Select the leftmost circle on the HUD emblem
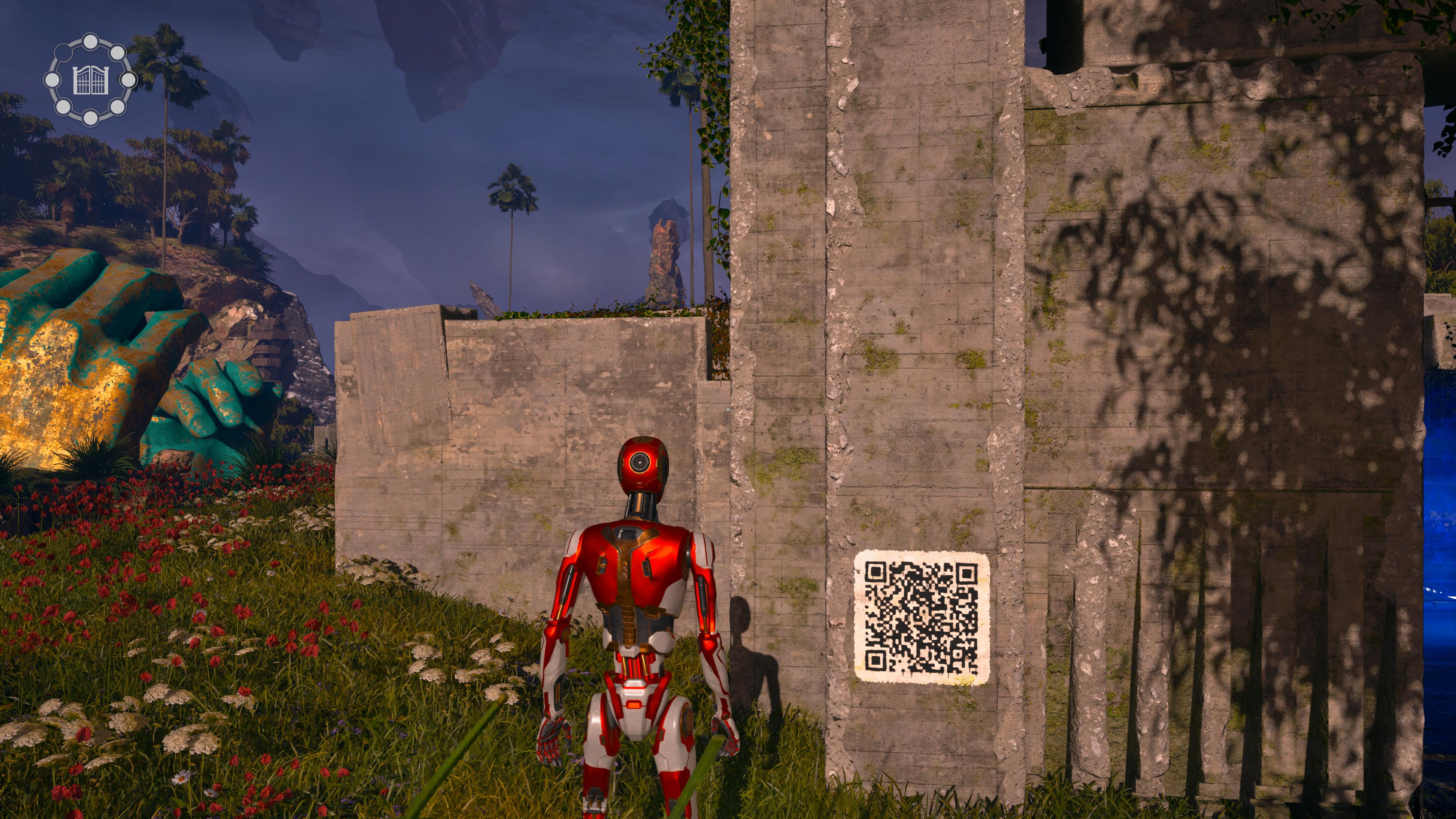Screen dimensions: 1456x819 53,81
